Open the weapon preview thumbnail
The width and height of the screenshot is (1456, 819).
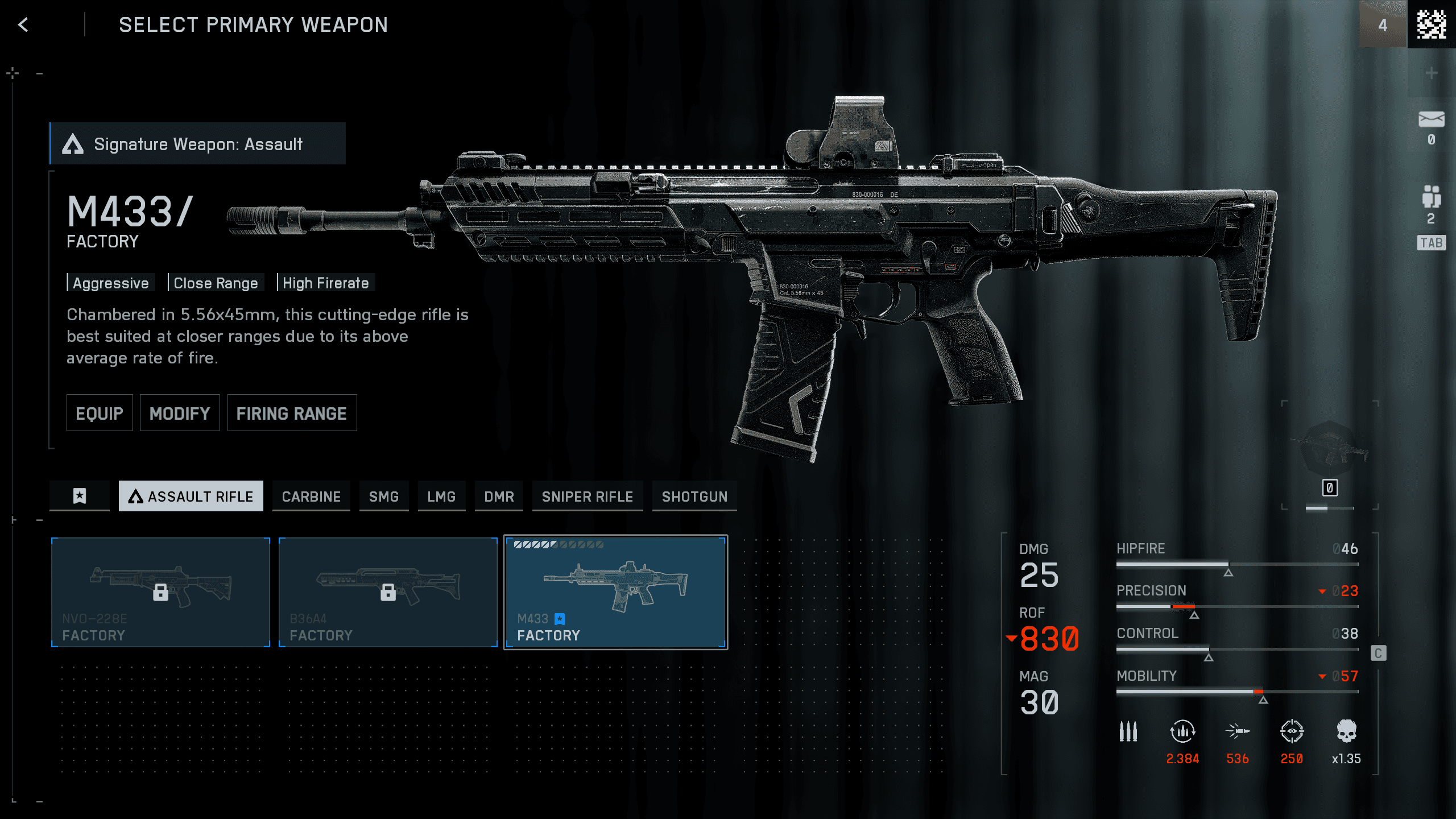[x=1329, y=449]
